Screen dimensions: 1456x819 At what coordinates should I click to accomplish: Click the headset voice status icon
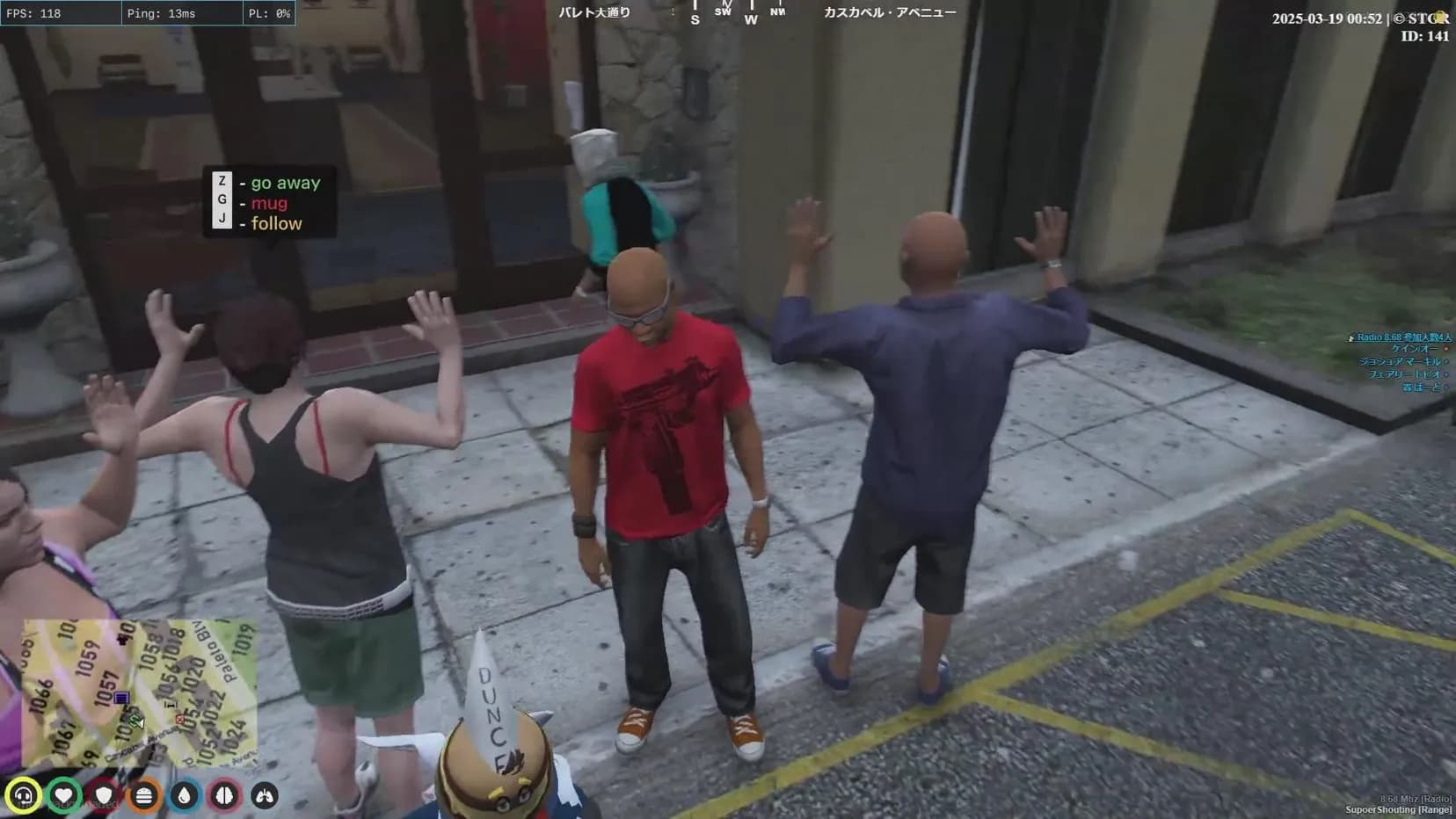pyautogui.click(x=24, y=796)
